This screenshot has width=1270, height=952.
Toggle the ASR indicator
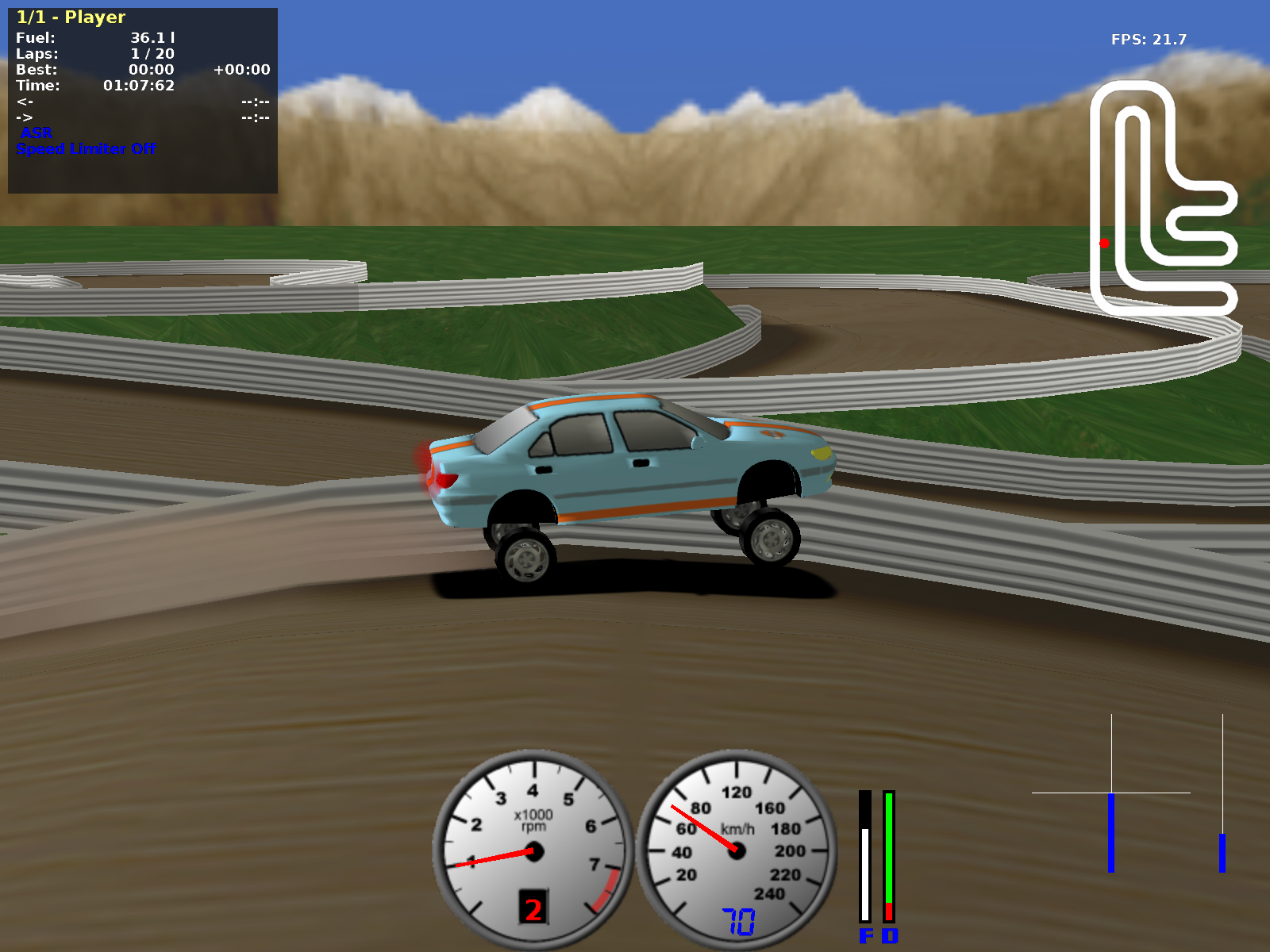[x=37, y=132]
